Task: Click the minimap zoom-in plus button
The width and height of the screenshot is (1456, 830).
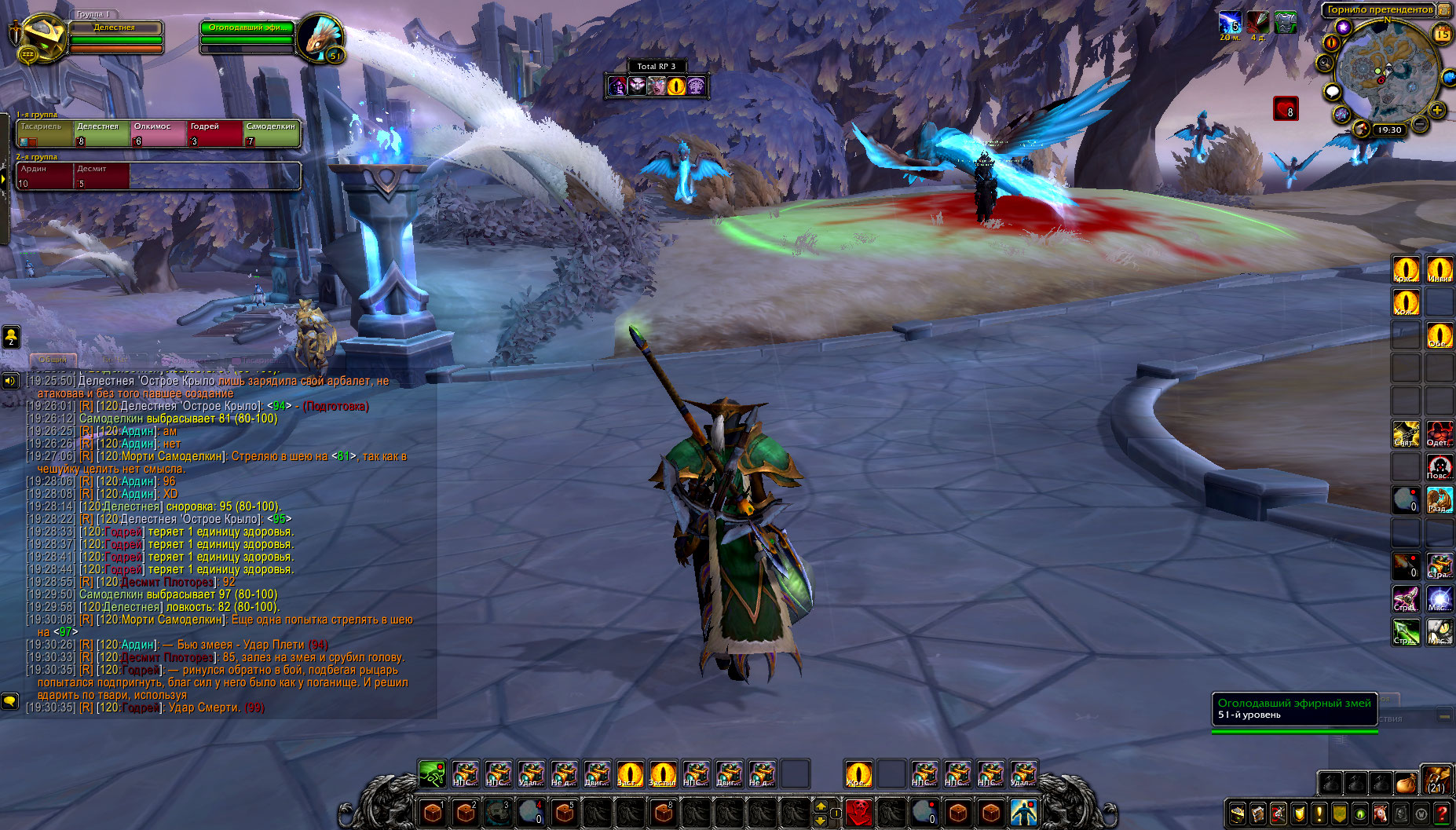Action: coord(1437,111)
